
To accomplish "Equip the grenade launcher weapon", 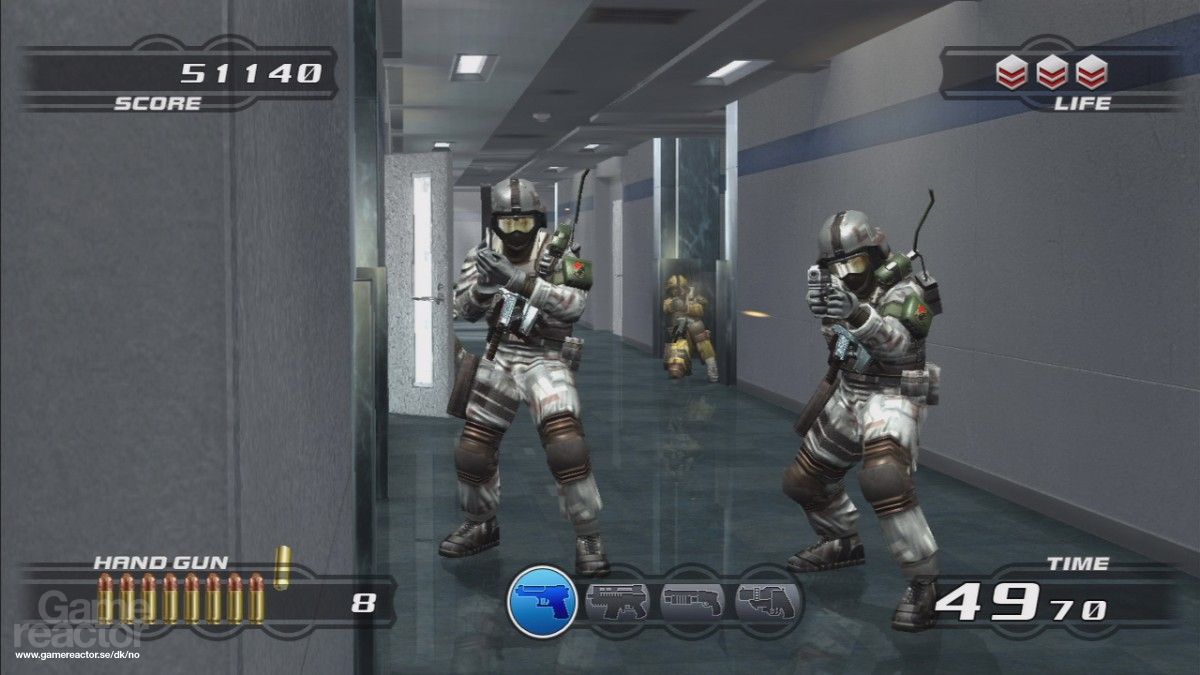I will [x=766, y=601].
